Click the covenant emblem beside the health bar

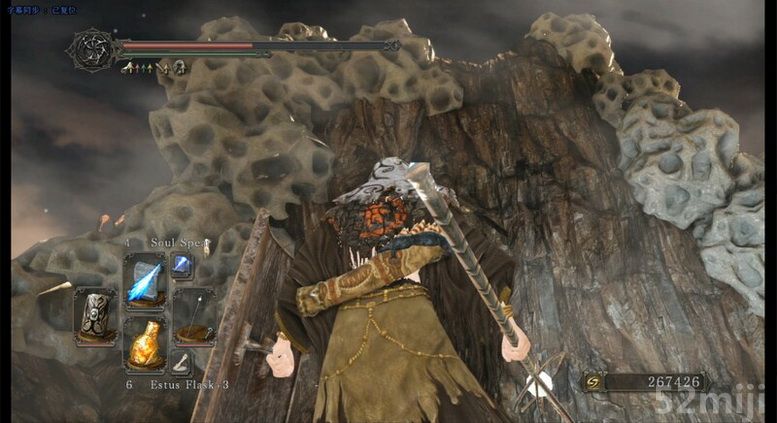click(x=92, y=49)
